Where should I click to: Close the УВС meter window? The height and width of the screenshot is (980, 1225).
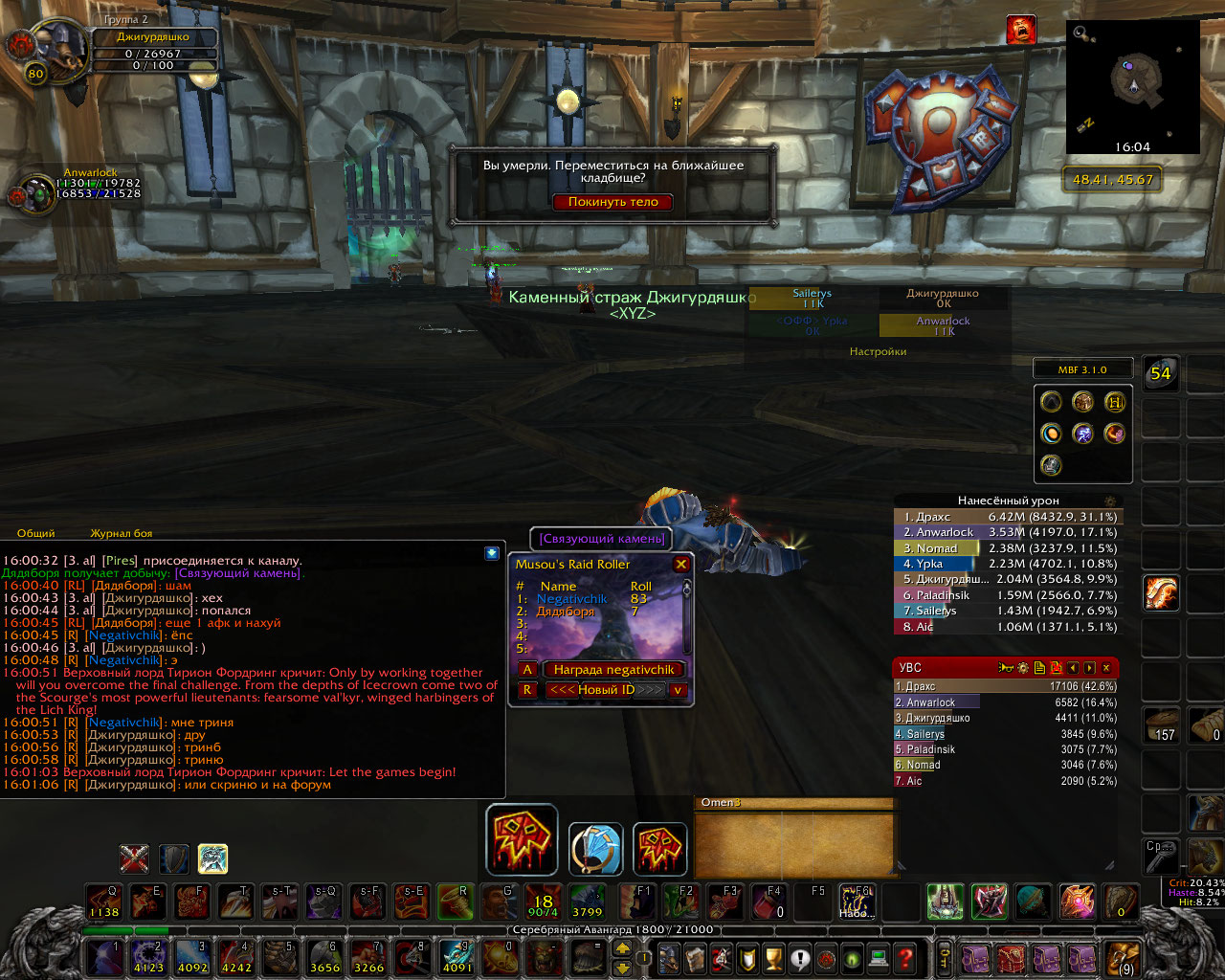tap(1106, 668)
